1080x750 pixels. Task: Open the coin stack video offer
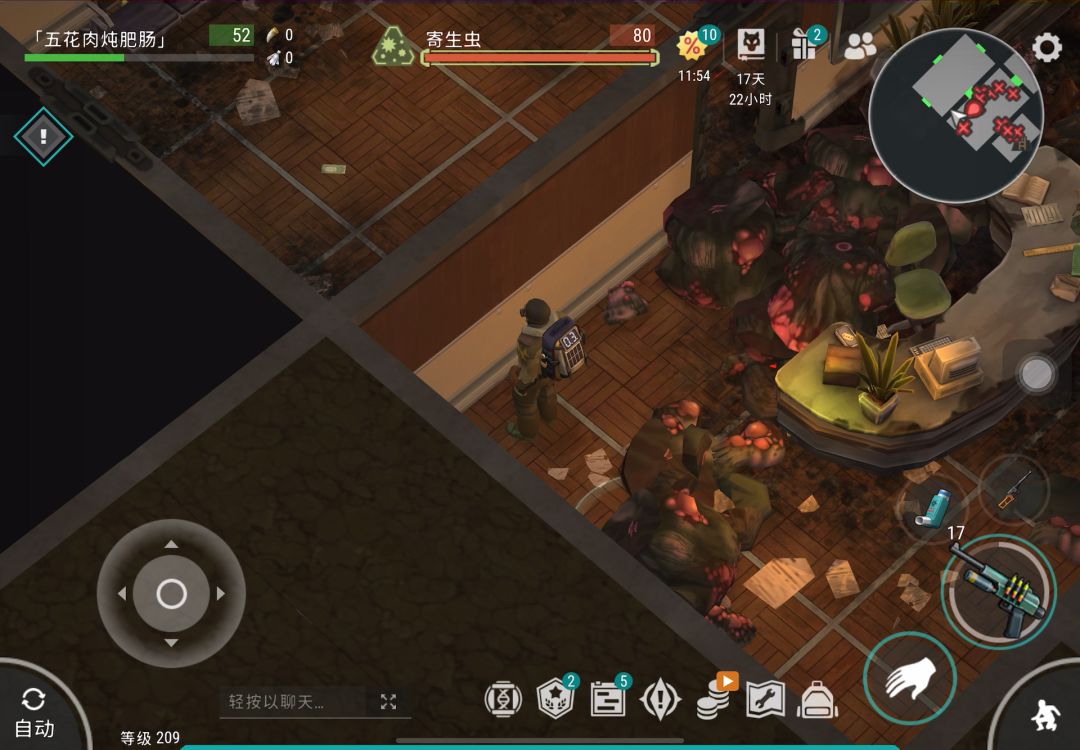click(714, 698)
